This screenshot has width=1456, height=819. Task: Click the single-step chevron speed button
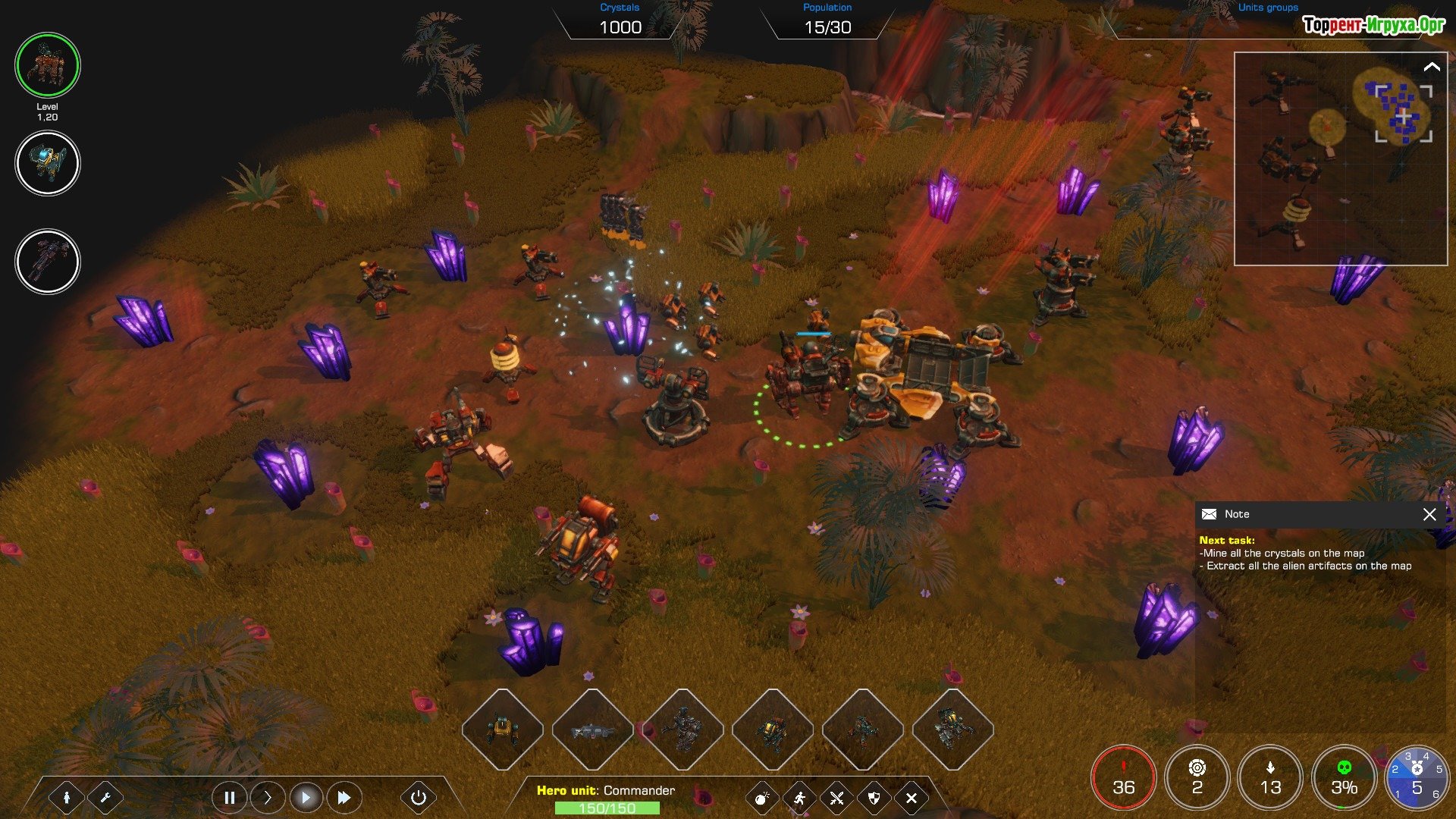point(267,797)
